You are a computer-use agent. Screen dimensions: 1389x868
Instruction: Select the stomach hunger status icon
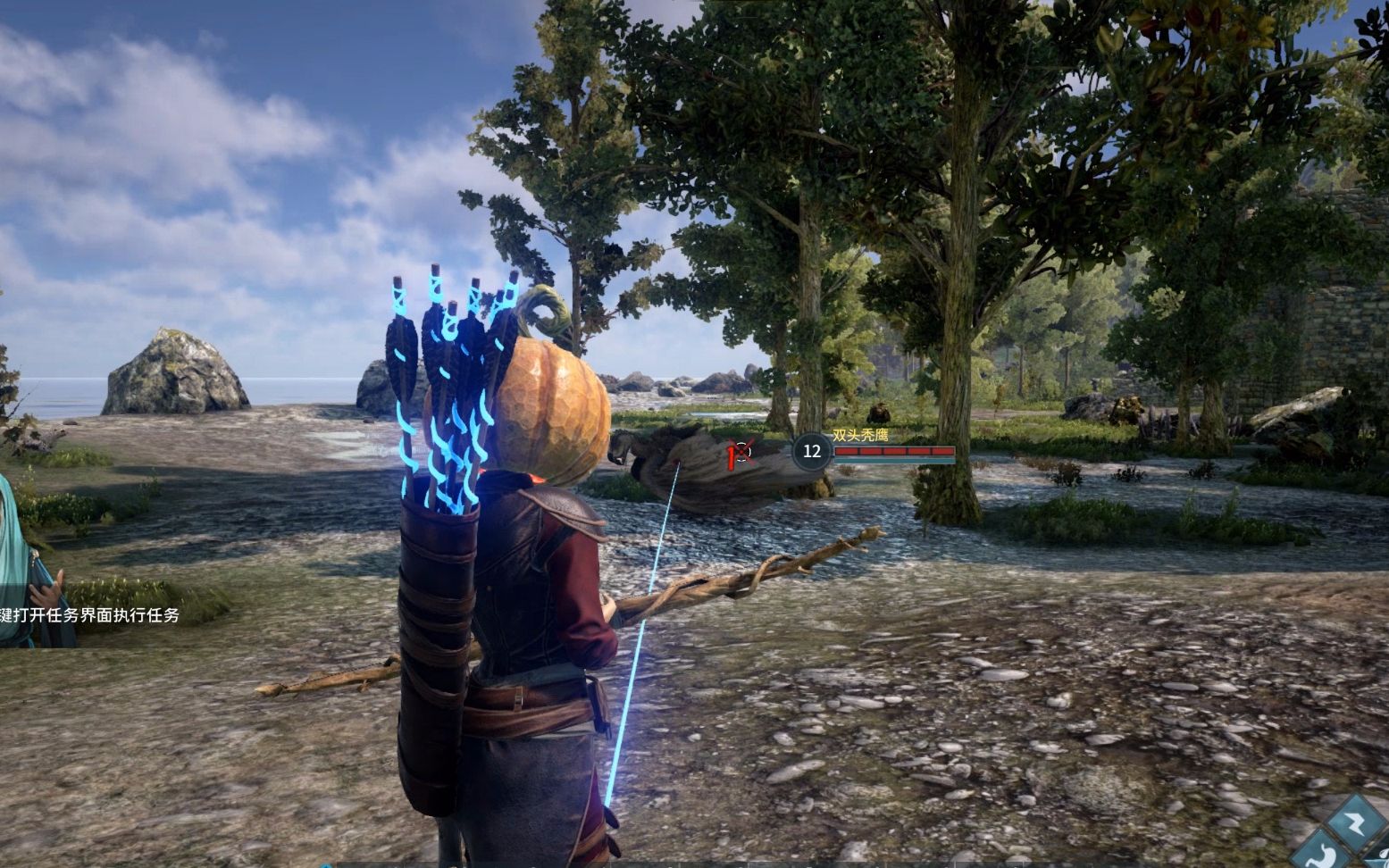pyautogui.click(x=1322, y=854)
